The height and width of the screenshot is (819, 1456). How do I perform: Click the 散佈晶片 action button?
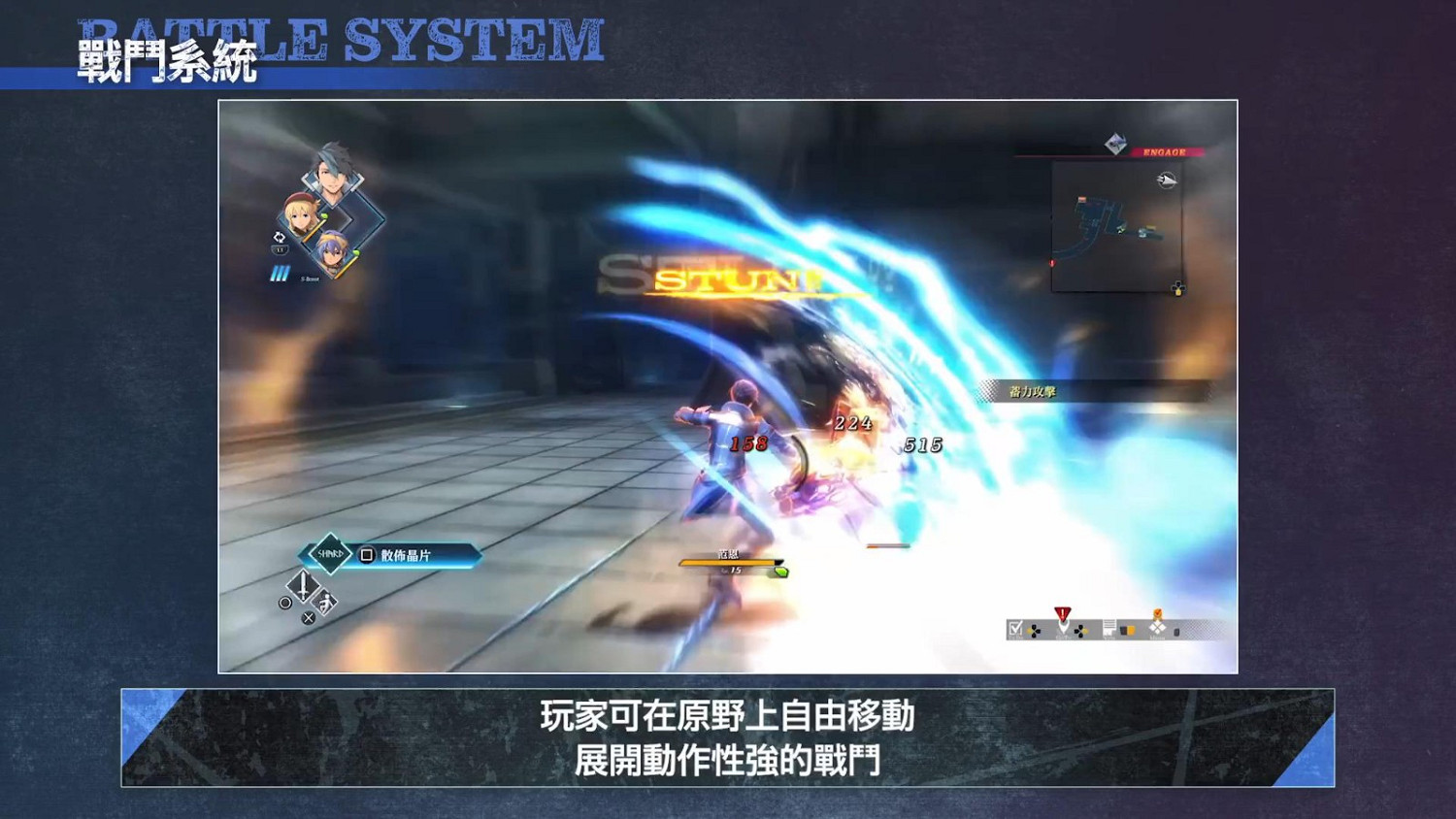click(x=408, y=555)
